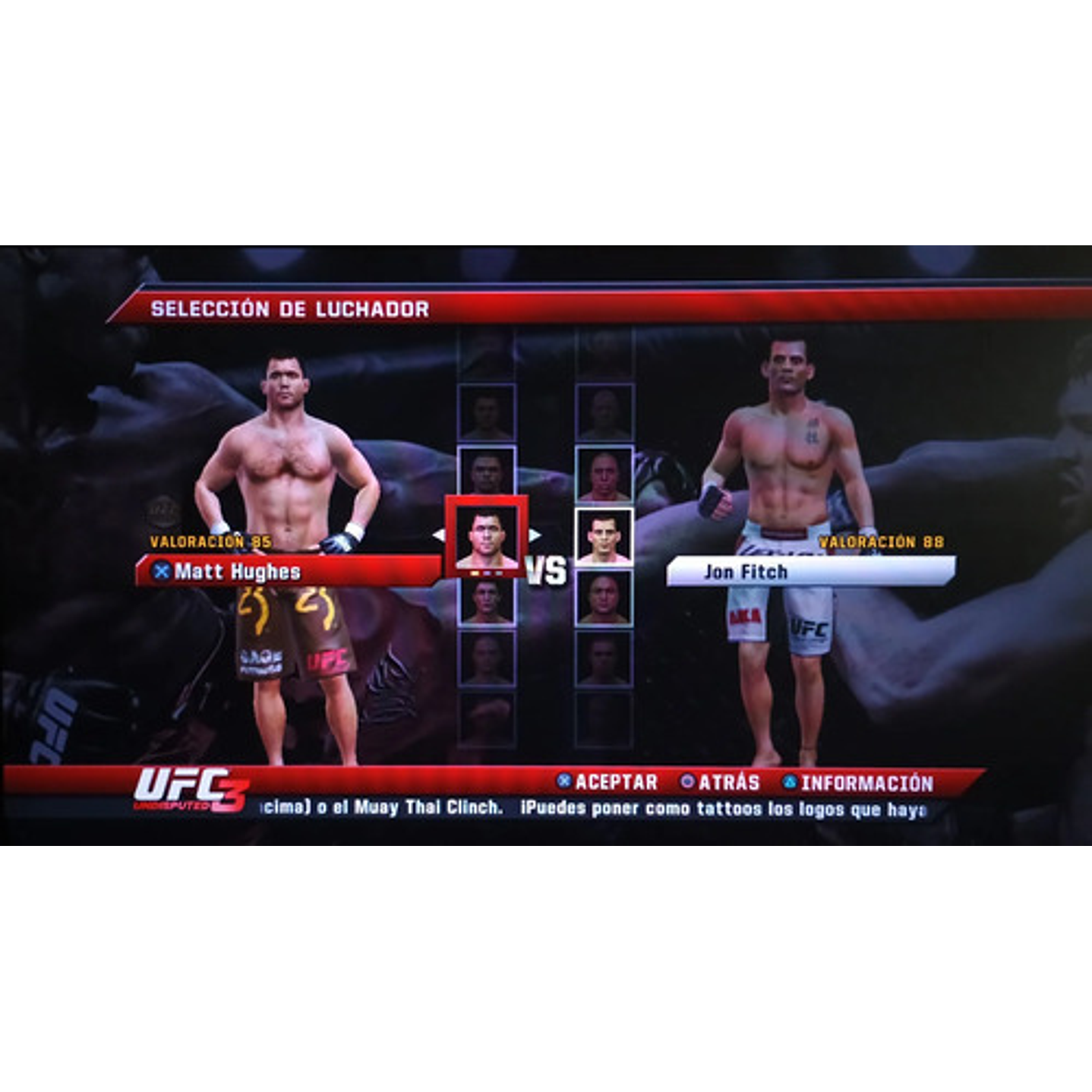Click the triangle icon next to INFORMACIÓN
The height and width of the screenshot is (1092, 1092).
tap(788, 781)
